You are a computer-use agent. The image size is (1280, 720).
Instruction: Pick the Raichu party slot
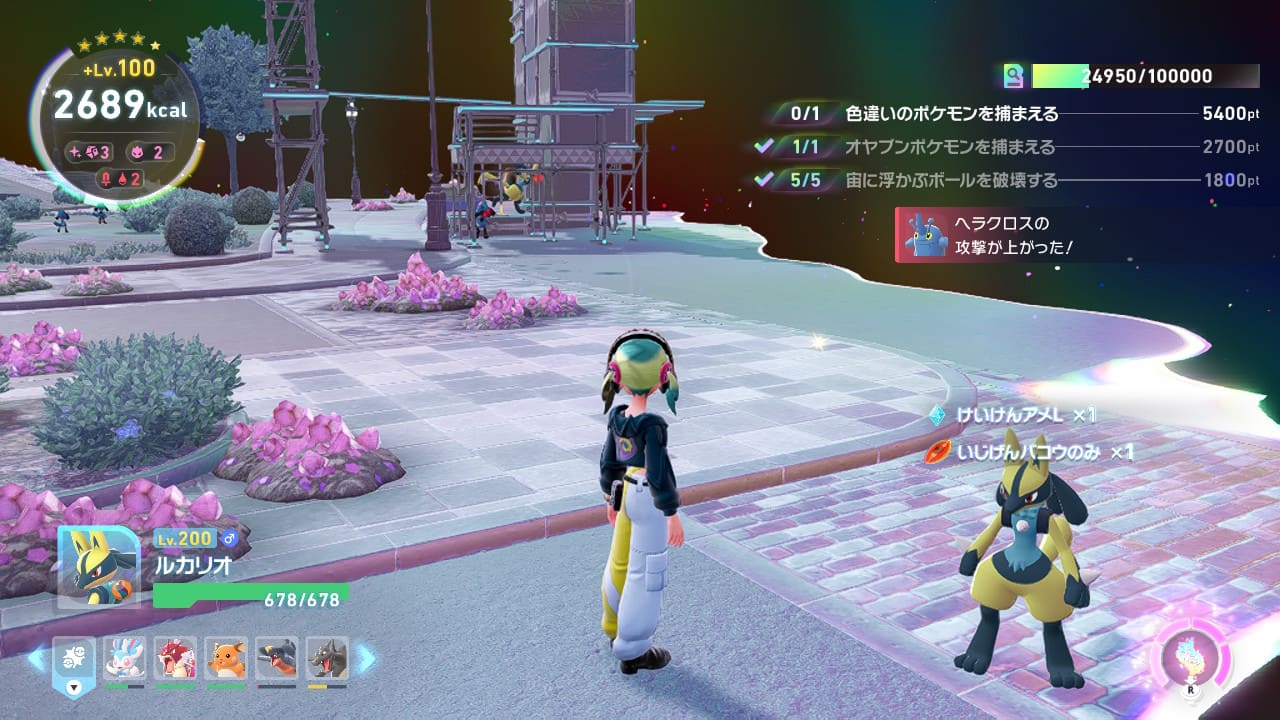[227, 658]
